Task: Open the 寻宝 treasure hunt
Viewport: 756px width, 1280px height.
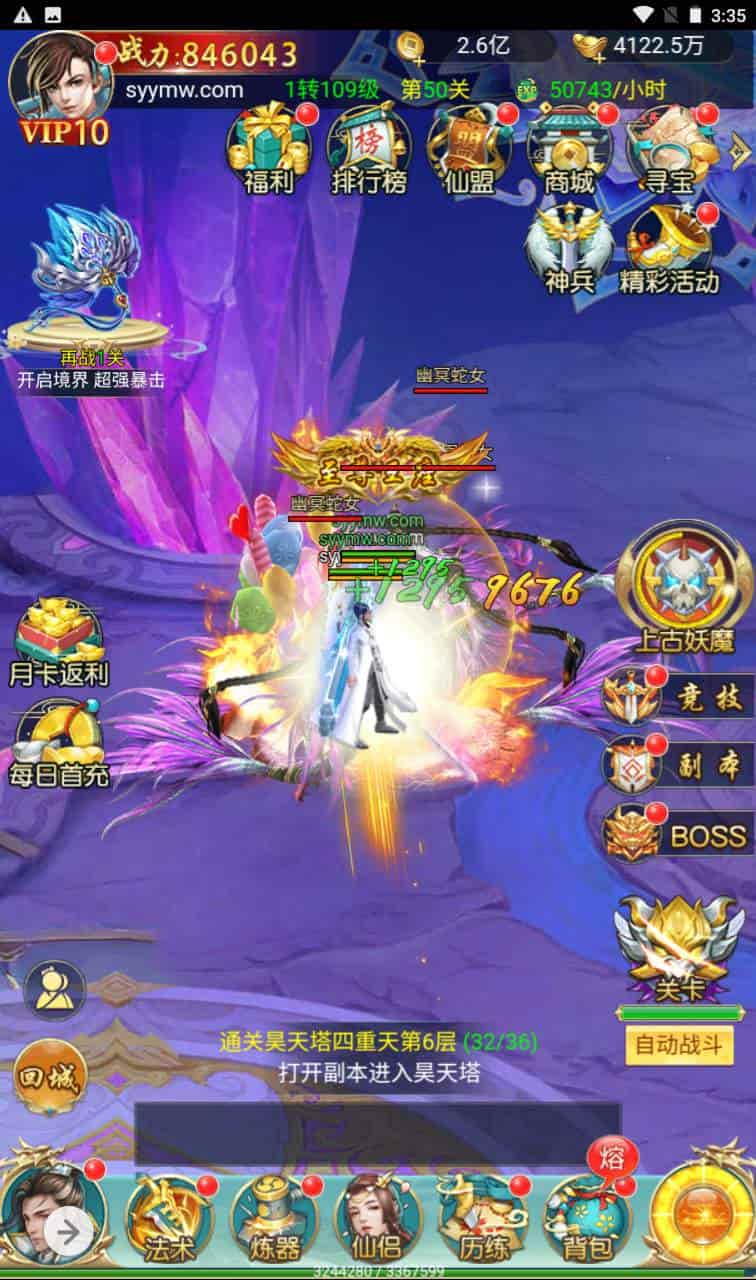Action: coord(668,150)
